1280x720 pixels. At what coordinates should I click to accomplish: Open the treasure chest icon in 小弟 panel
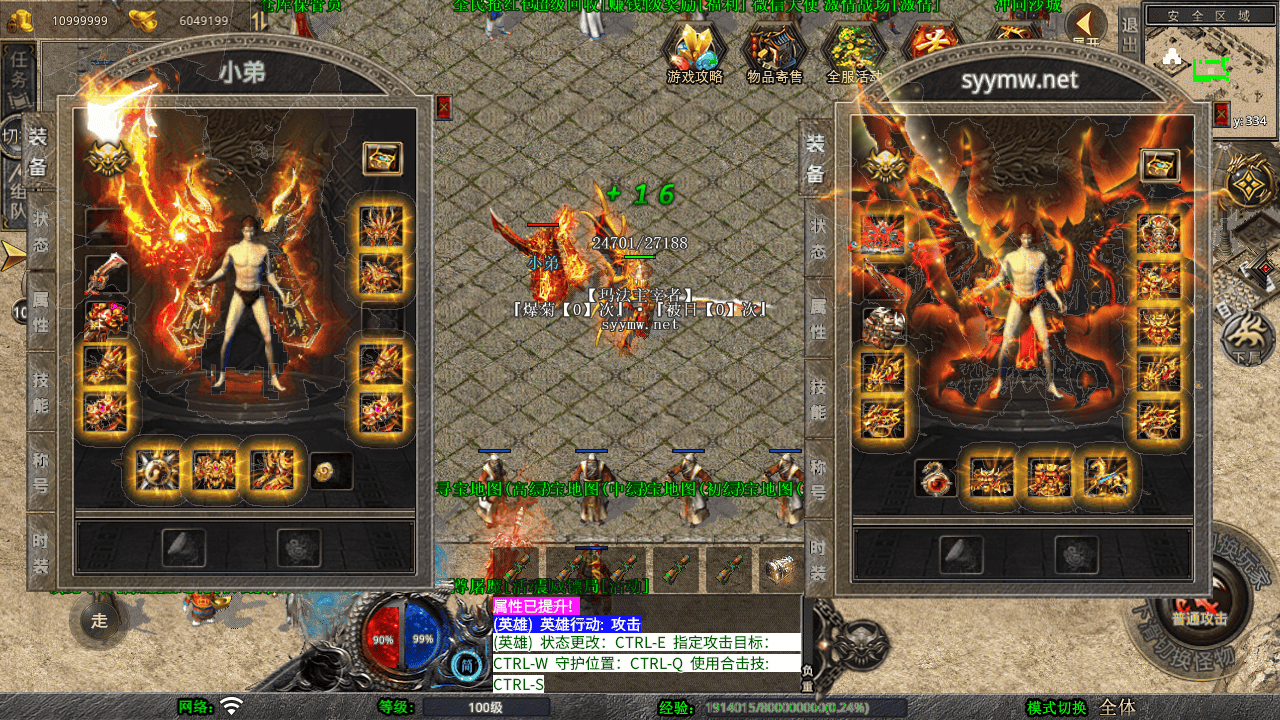(x=382, y=158)
